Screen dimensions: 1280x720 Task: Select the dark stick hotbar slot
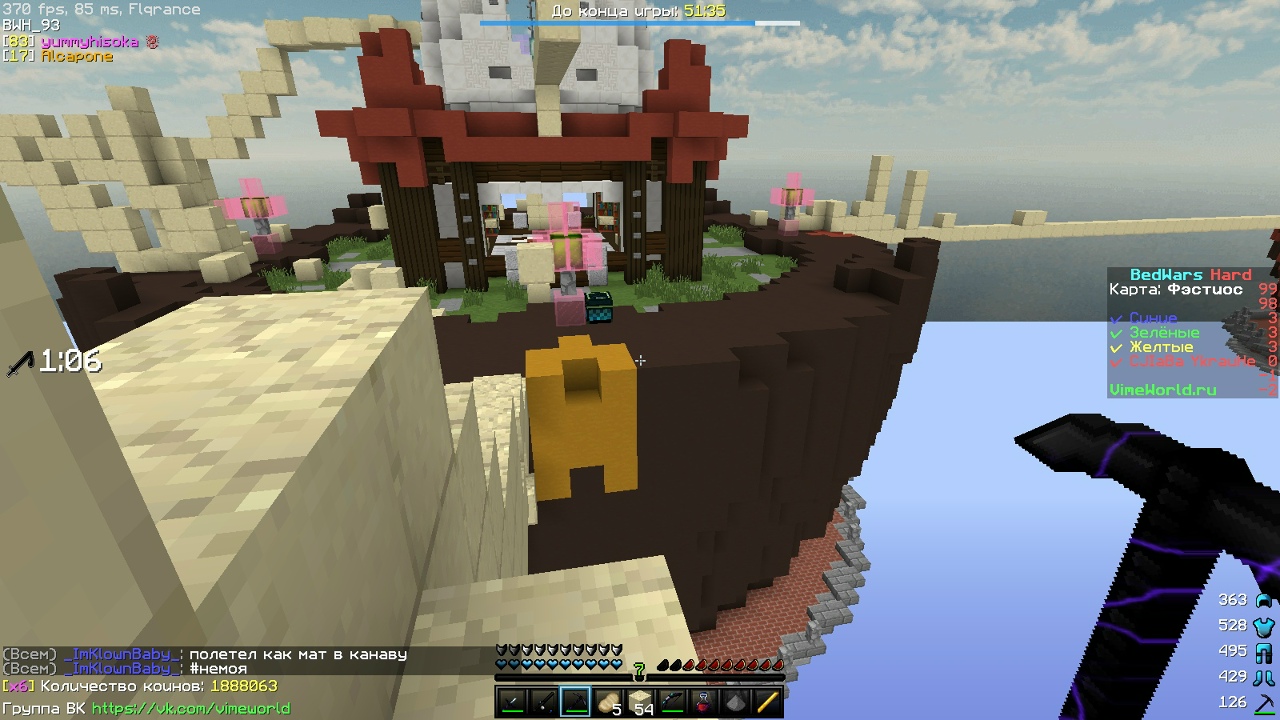(x=544, y=702)
